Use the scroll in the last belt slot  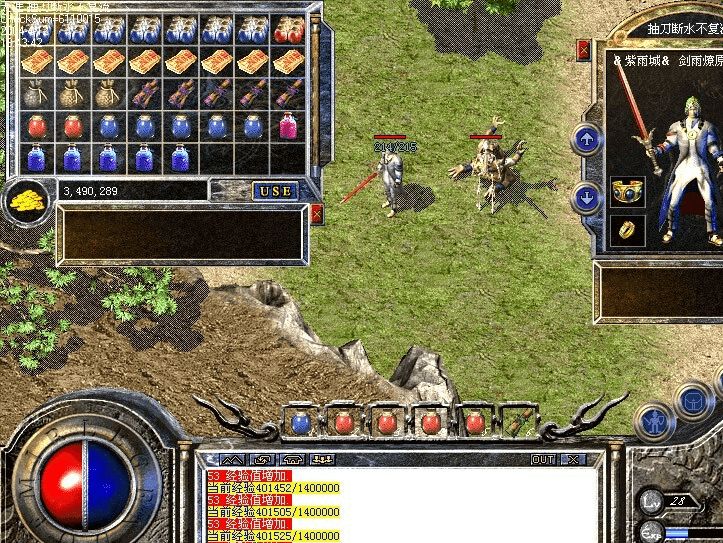tap(517, 421)
